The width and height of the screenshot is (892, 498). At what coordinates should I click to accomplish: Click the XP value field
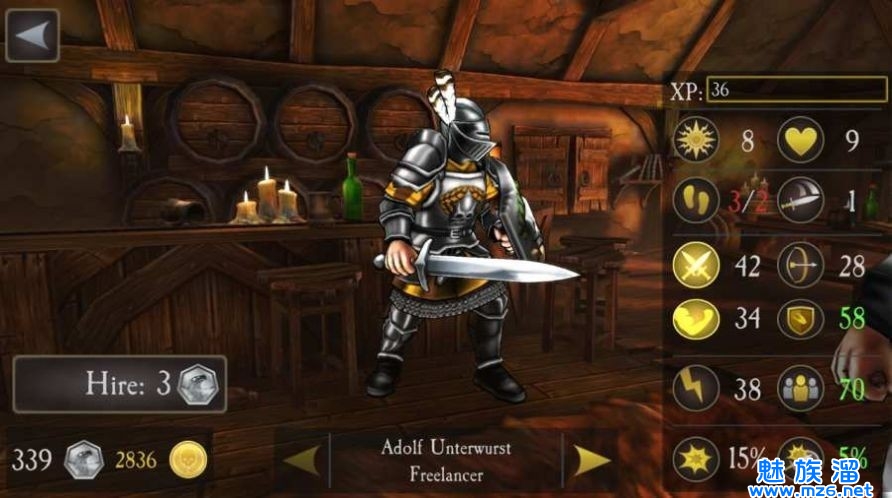pos(797,90)
